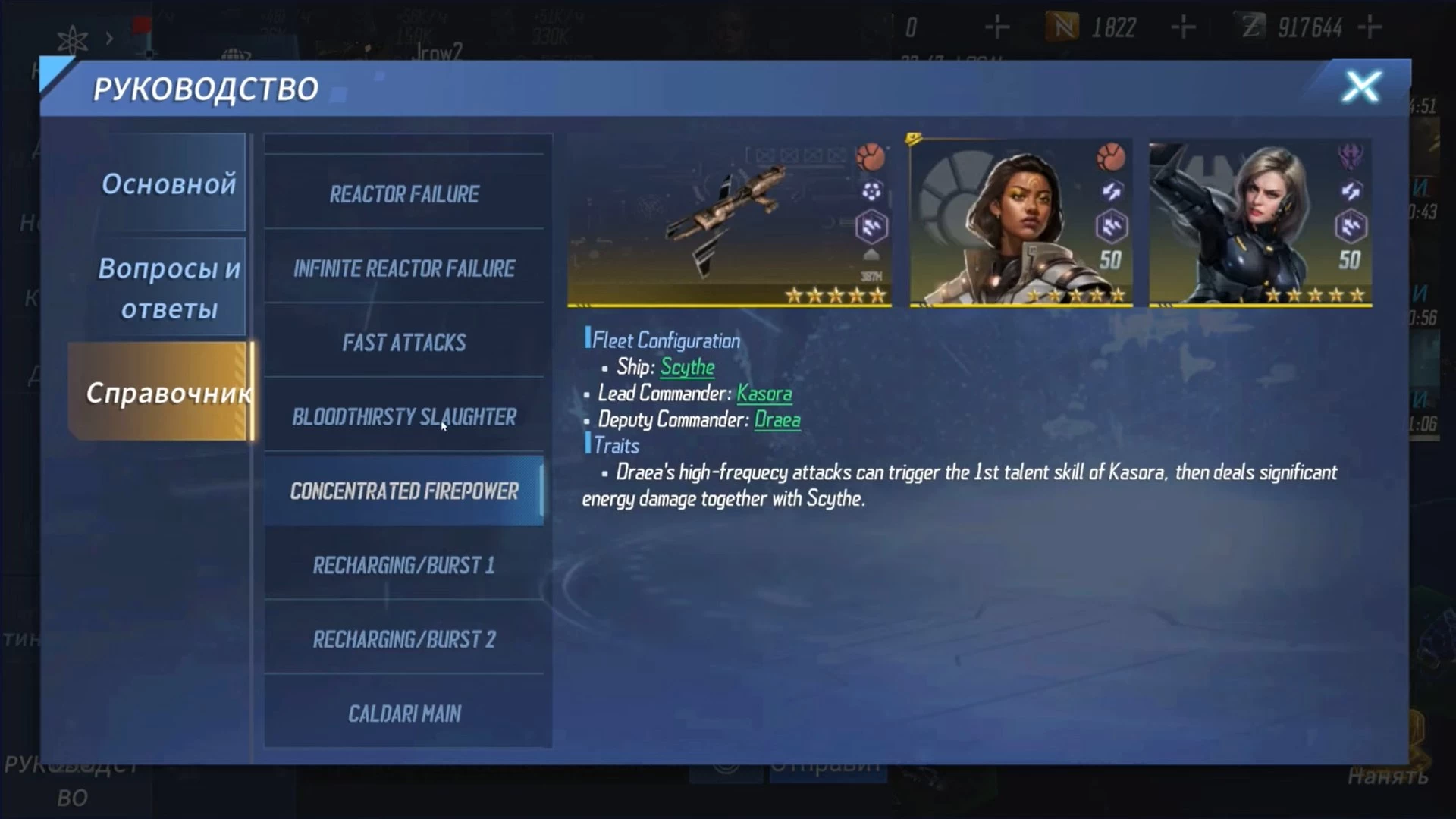Close the Руководство guide window
Screen dimensions: 1456x819
tap(1361, 87)
